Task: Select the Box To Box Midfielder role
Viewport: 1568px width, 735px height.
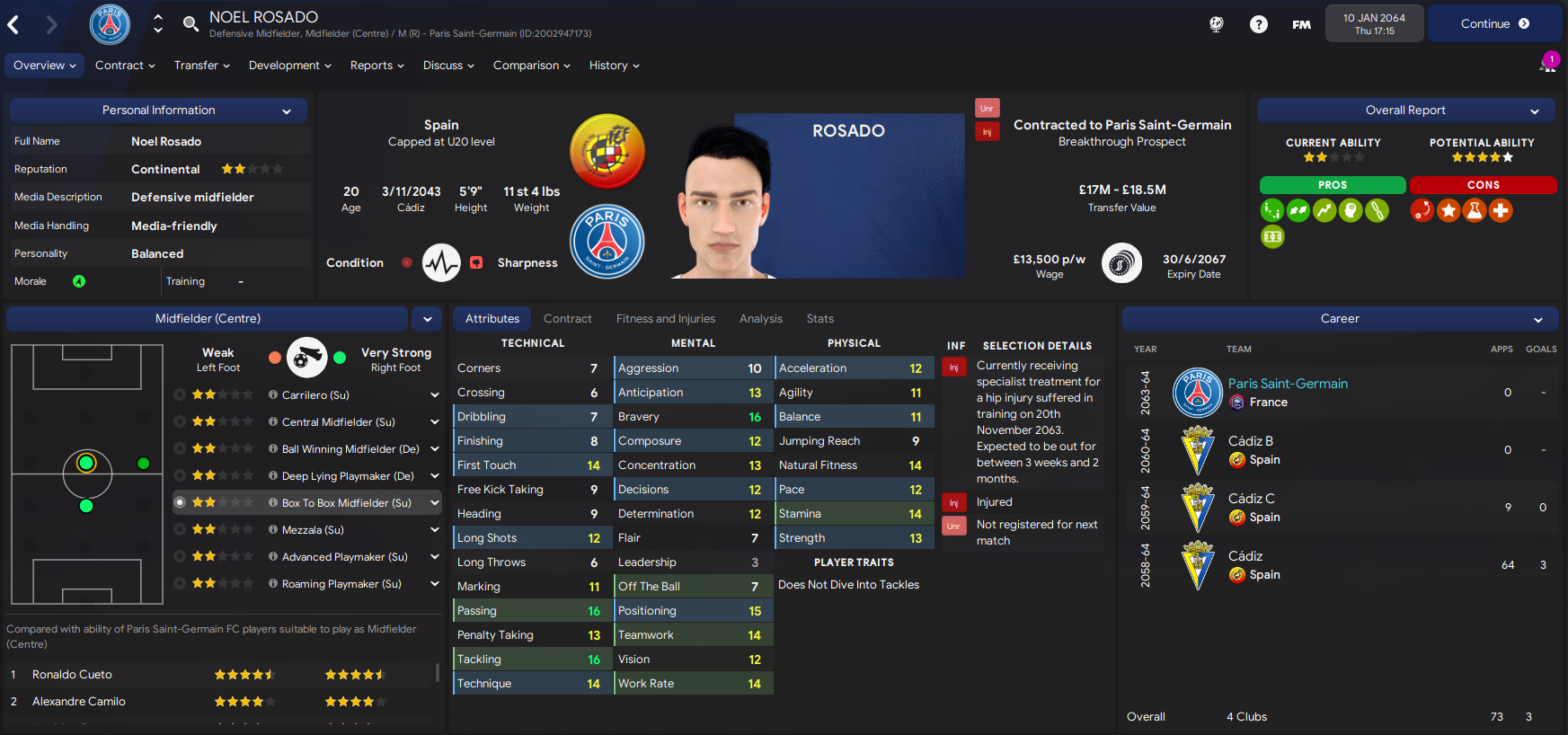Action: pyautogui.click(x=346, y=503)
